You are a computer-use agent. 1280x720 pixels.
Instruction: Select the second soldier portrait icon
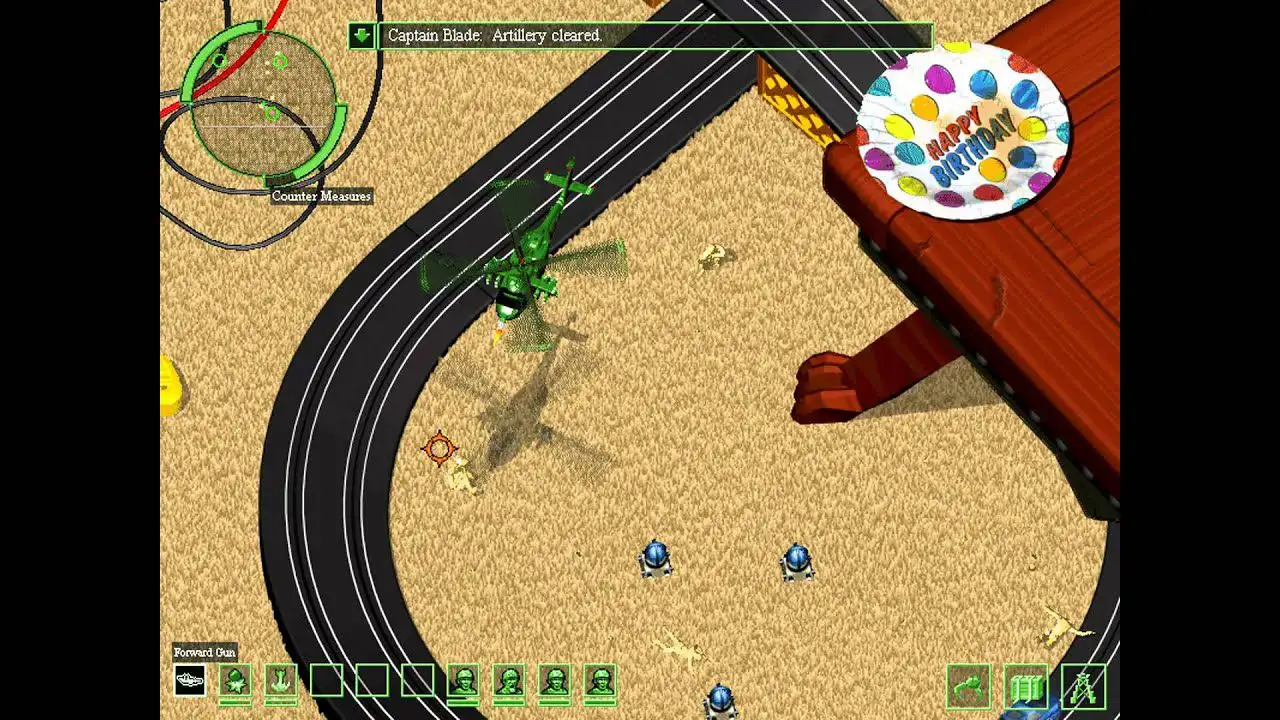(x=508, y=683)
